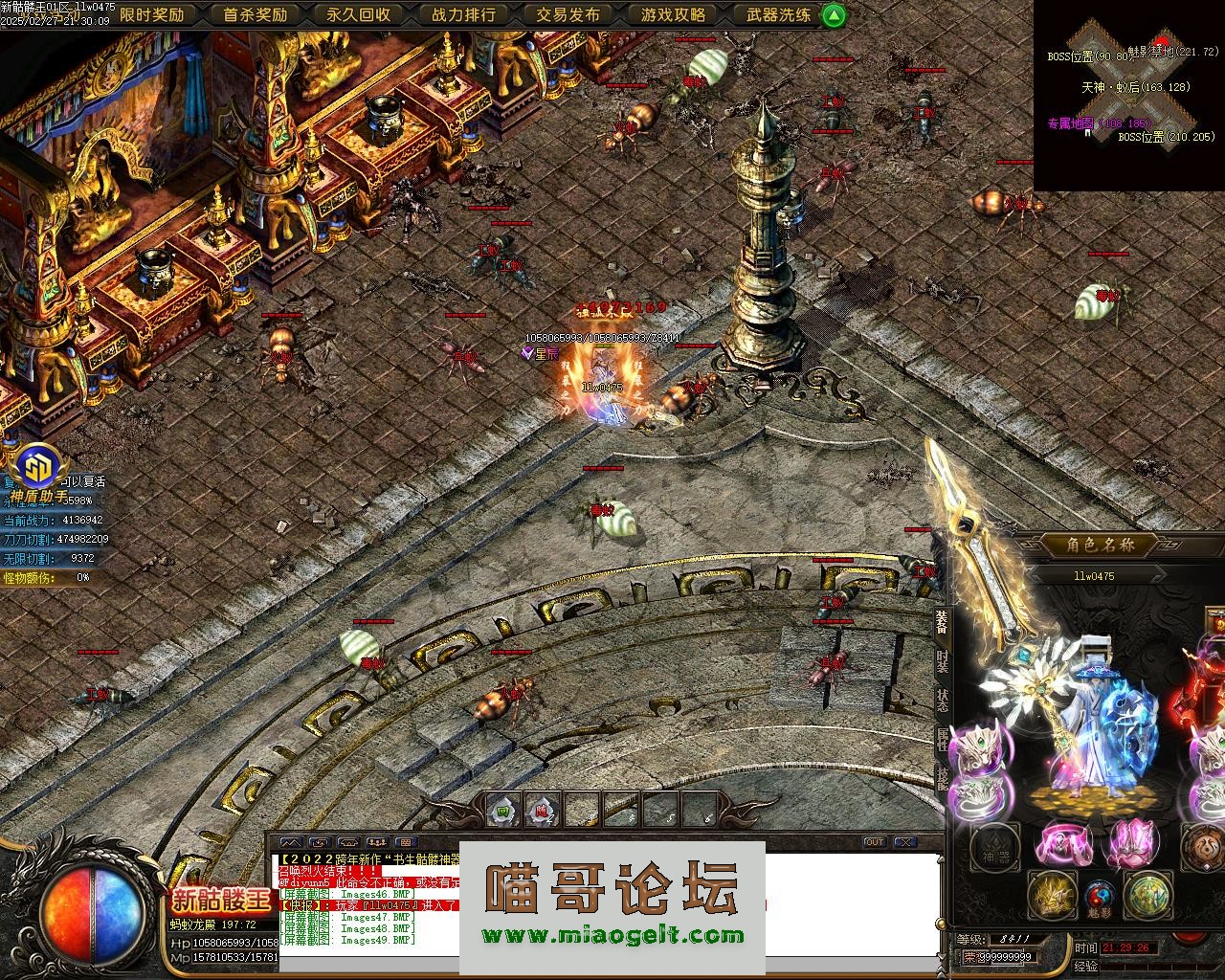Switch to the 状态 status tab
The height and width of the screenshot is (980, 1225).
(x=942, y=700)
